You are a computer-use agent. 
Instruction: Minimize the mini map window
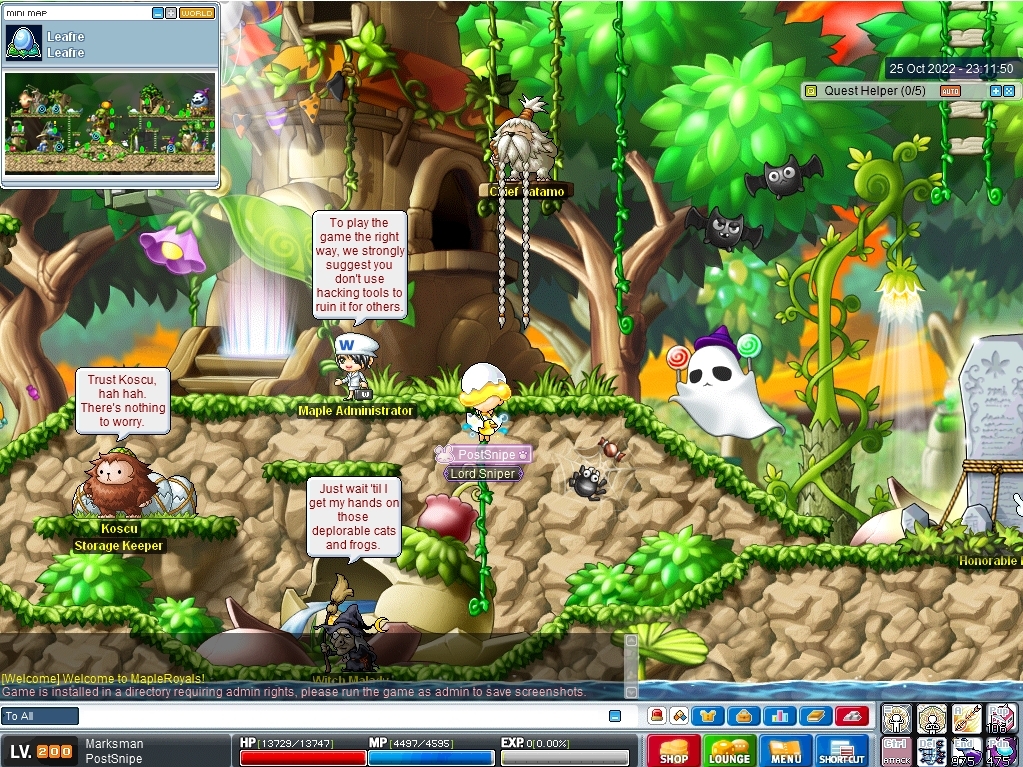[158, 14]
